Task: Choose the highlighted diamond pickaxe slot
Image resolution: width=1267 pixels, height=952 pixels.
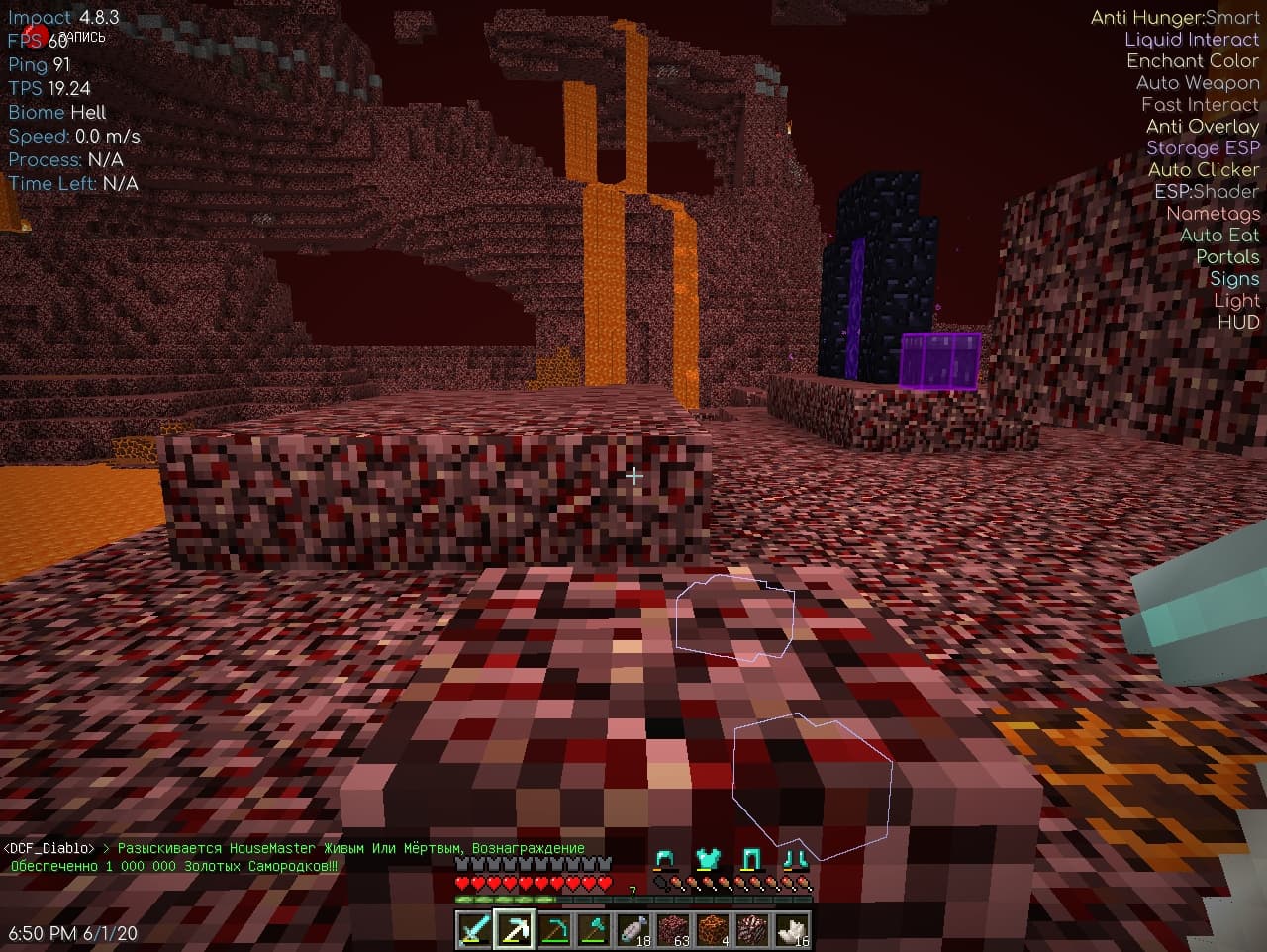Action: pos(515,930)
